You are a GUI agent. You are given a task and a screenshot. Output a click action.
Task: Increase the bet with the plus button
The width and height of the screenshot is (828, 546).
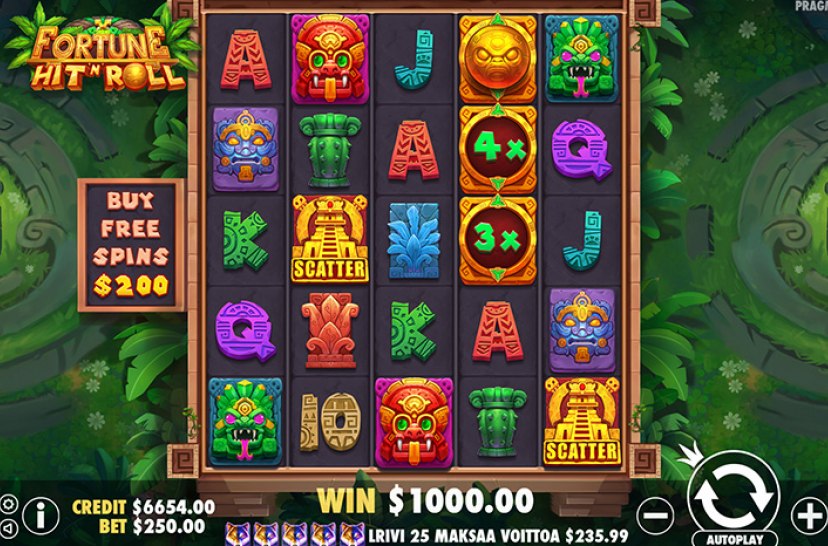point(809,516)
